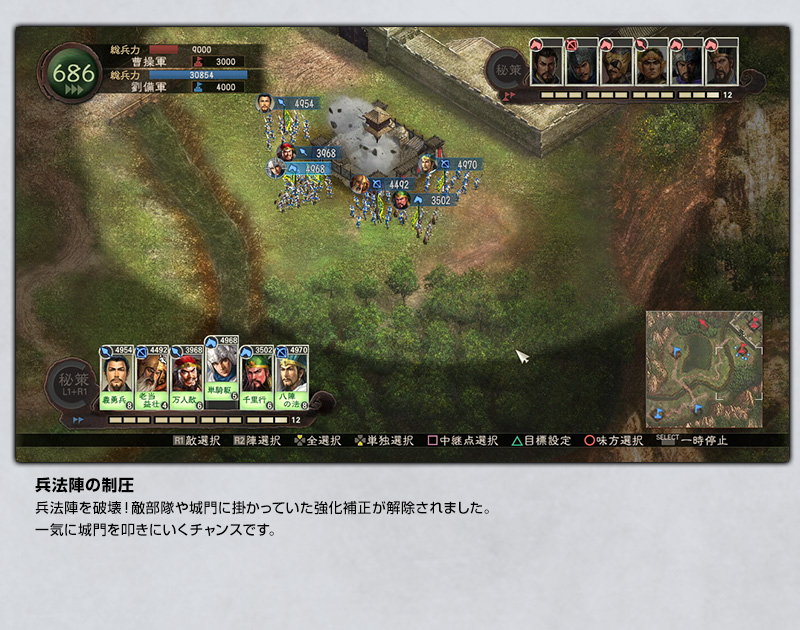Select the enemy officer portrait with crossed-out bow icon
The width and height of the screenshot is (800, 630).
(x=580, y=65)
